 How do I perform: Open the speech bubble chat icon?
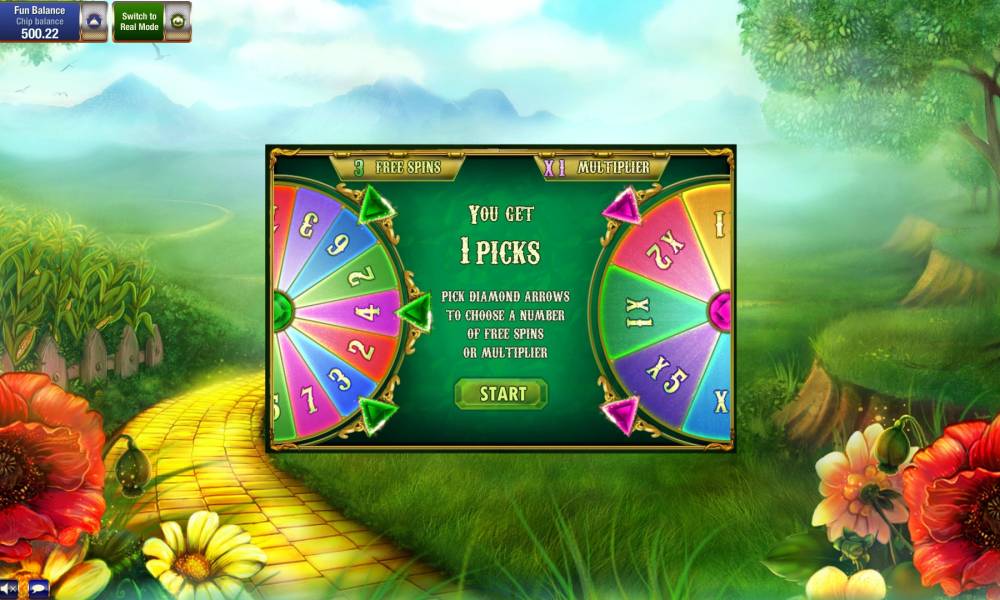pyautogui.click(x=37, y=588)
